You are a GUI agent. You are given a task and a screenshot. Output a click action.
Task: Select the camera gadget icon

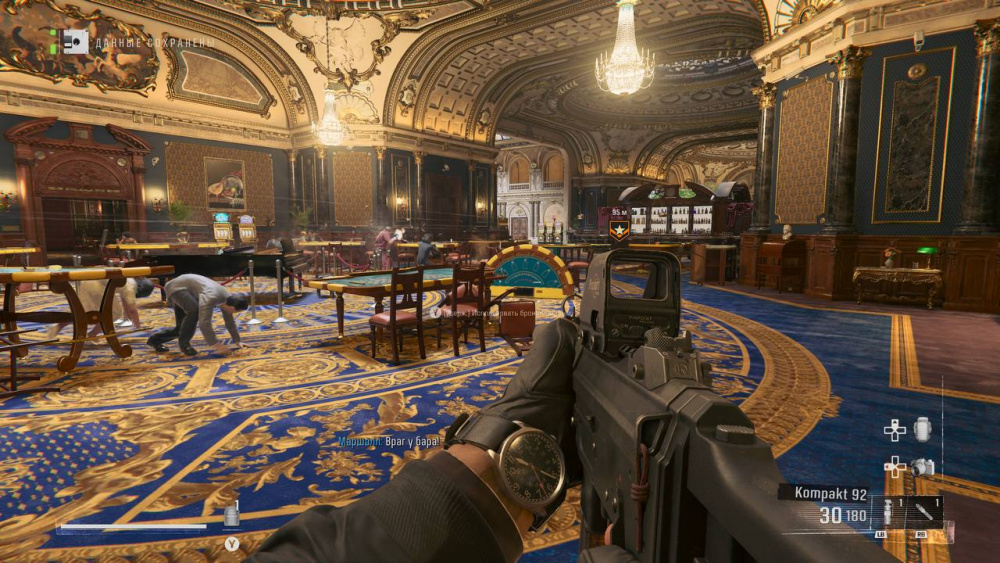pyautogui.click(x=923, y=466)
